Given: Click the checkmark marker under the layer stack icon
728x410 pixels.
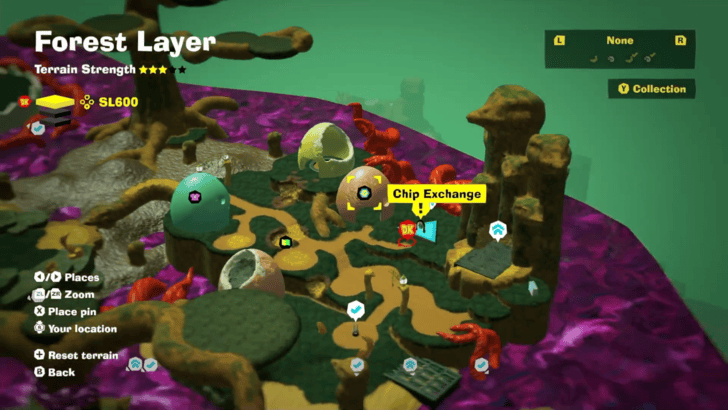Looking at the screenshot, I should click(38, 128).
